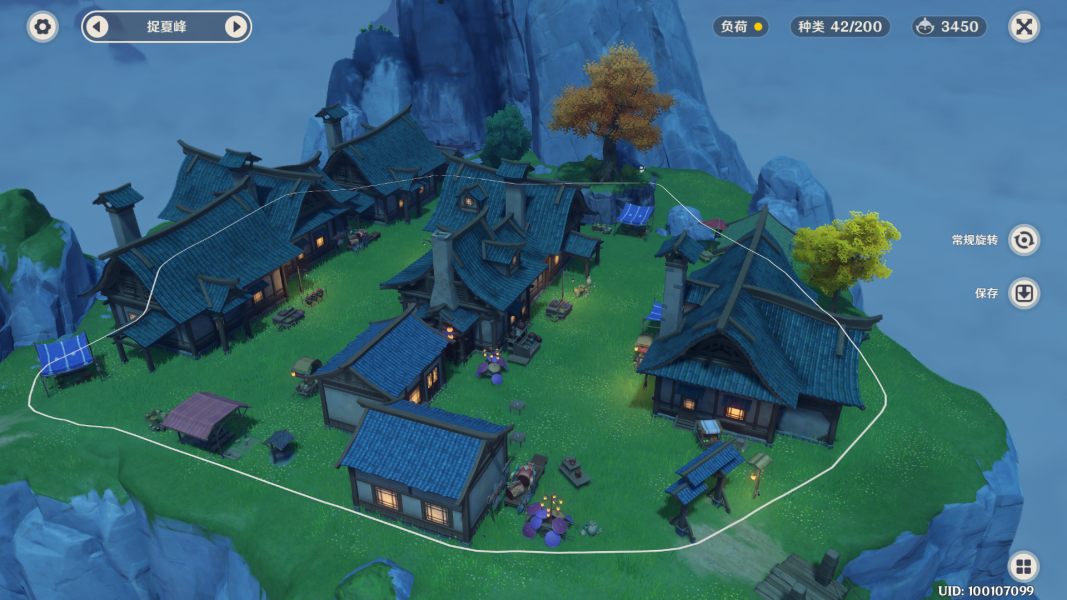Switch to the previous area with left arrow
Image resolution: width=1067 pixels, height=600 pixels.
97,27
